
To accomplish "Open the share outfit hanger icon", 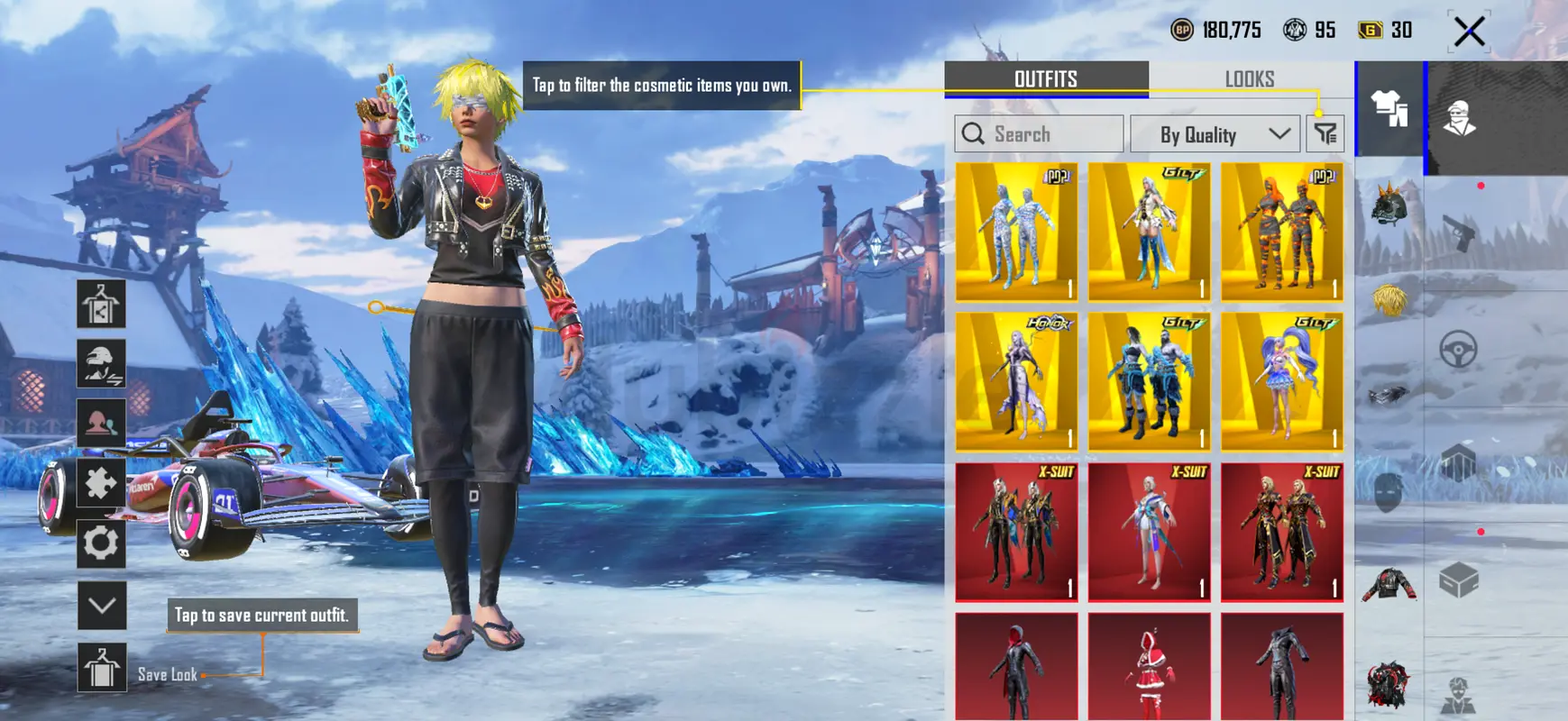I will coord(101,305).
